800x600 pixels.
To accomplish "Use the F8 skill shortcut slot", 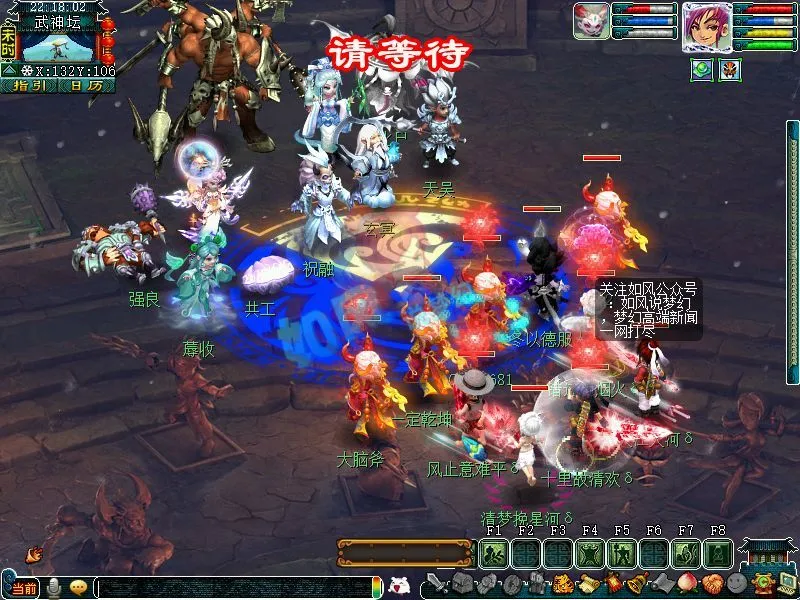I will pyautogui.click(x=717, y=553).
